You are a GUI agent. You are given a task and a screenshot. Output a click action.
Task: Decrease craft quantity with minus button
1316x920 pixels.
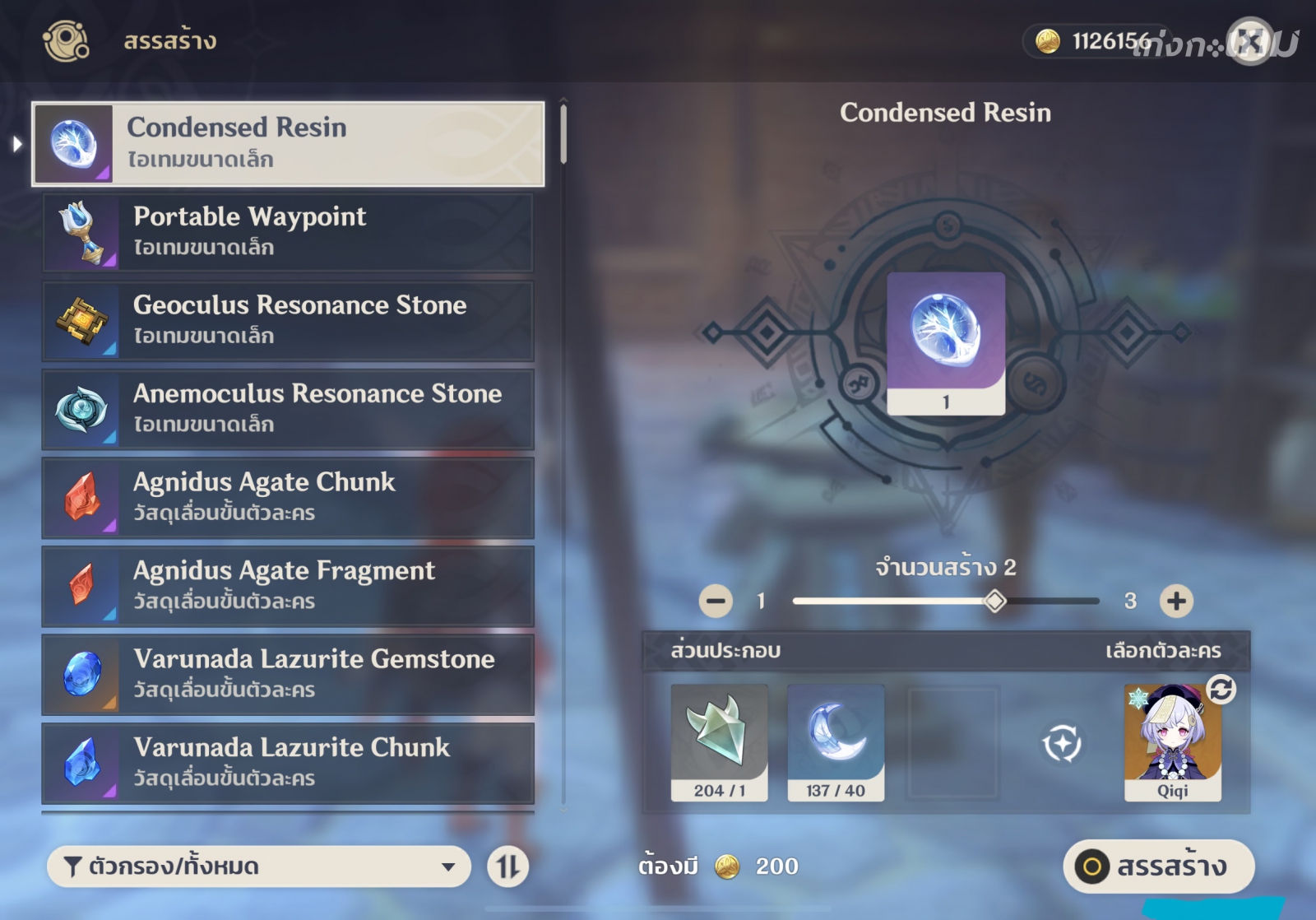(716, 602)
